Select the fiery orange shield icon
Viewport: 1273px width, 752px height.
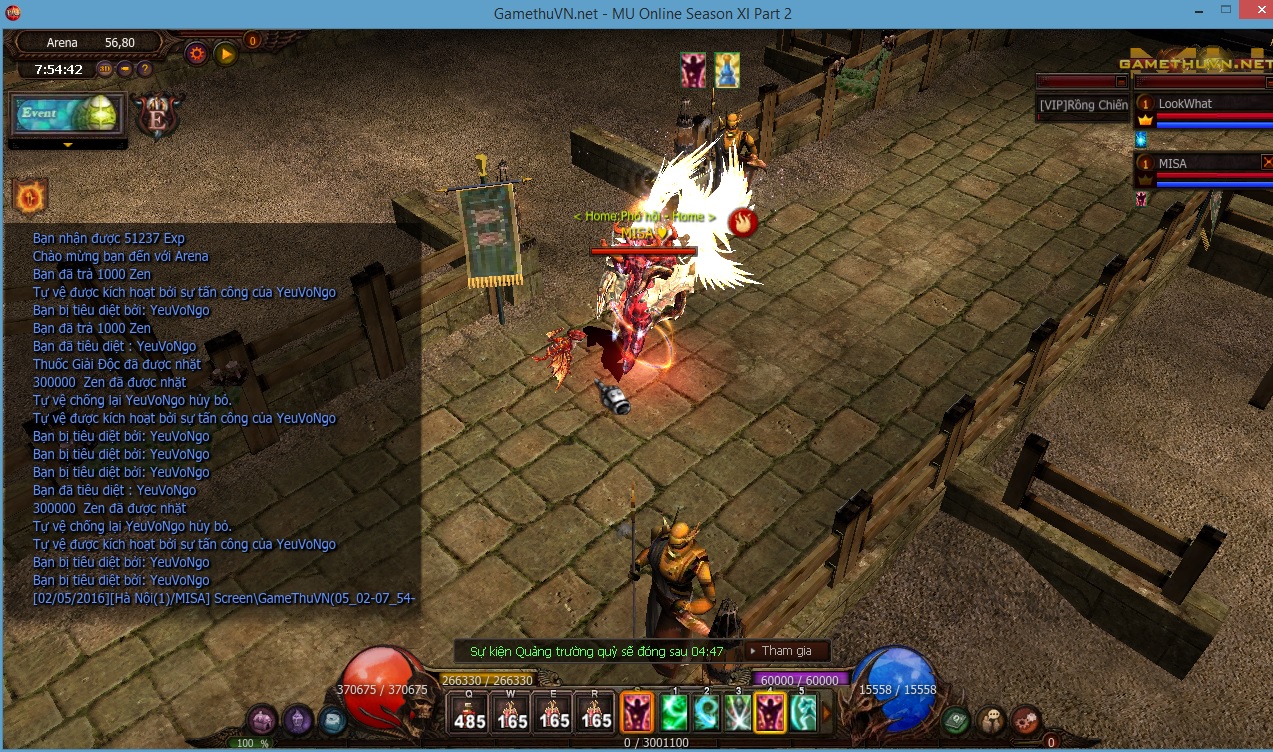tap(30, 196)
